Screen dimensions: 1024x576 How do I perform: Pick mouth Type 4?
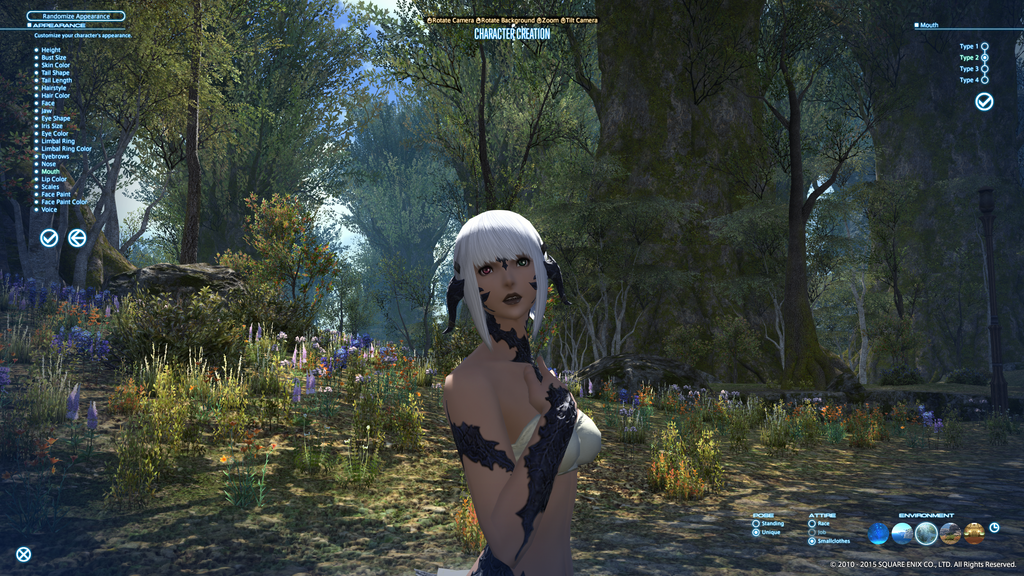click(x=984, y=80)
